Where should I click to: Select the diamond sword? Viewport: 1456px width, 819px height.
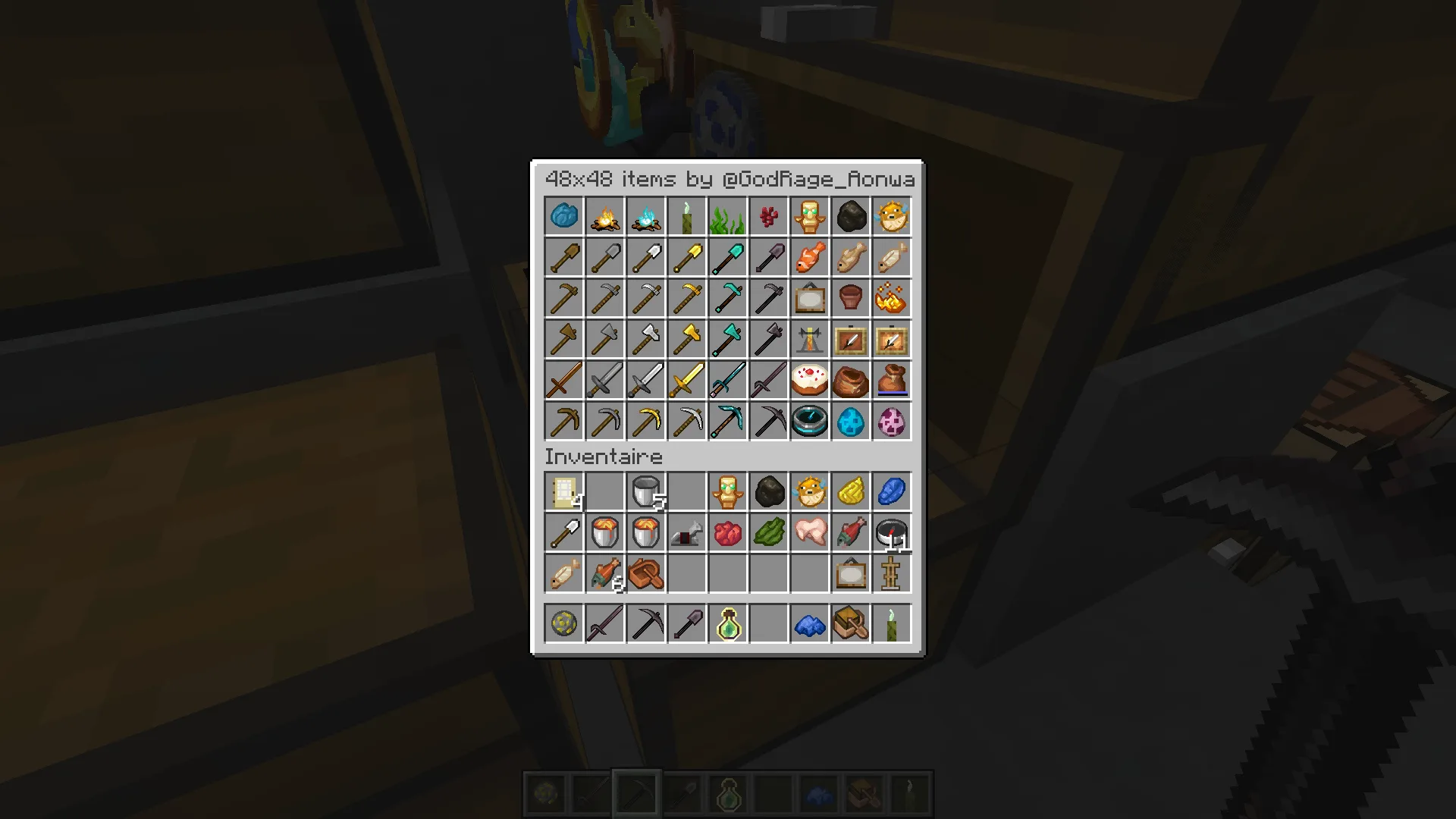click(x=727, y=380)
